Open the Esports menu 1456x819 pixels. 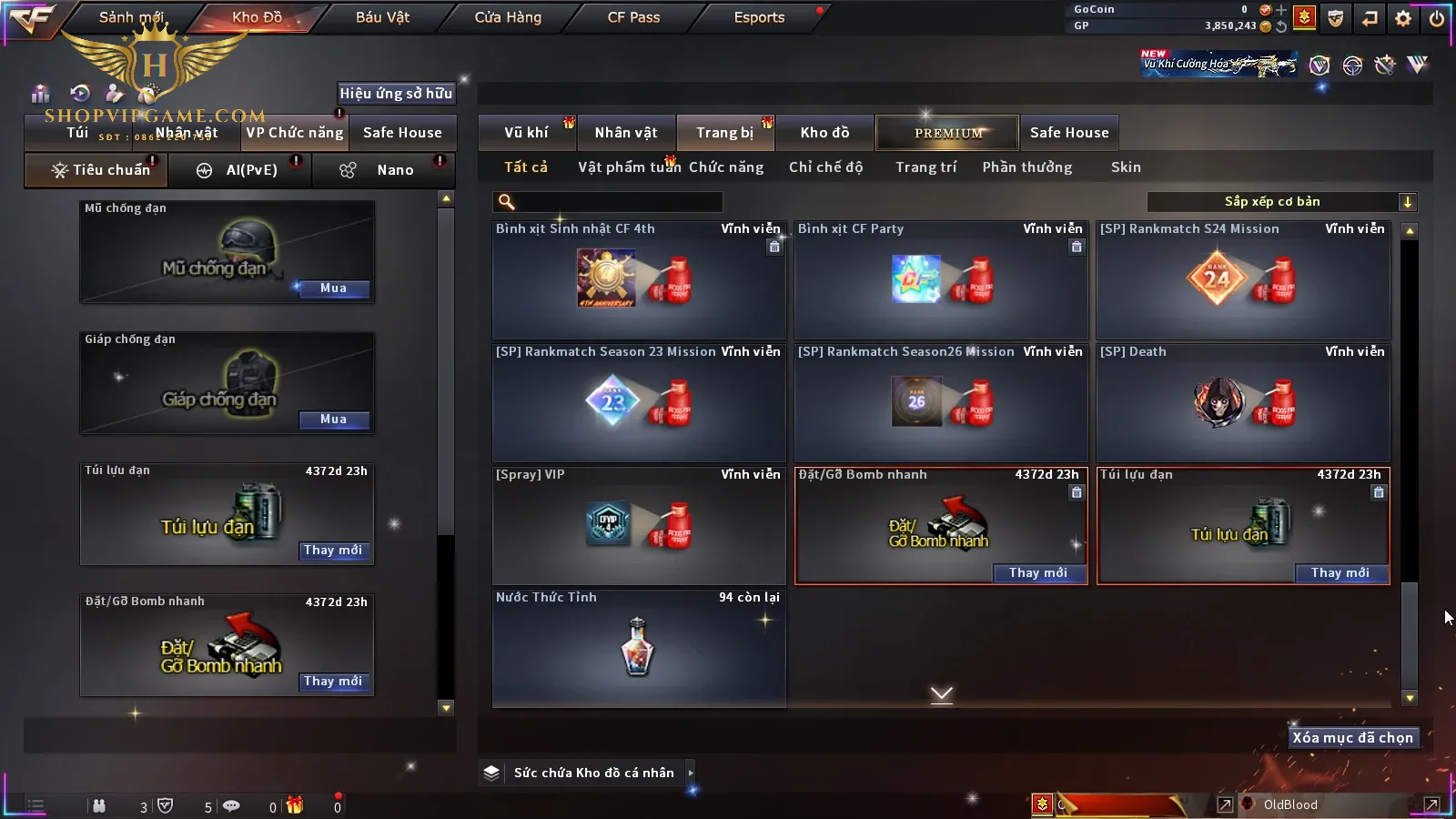[759, 17]
